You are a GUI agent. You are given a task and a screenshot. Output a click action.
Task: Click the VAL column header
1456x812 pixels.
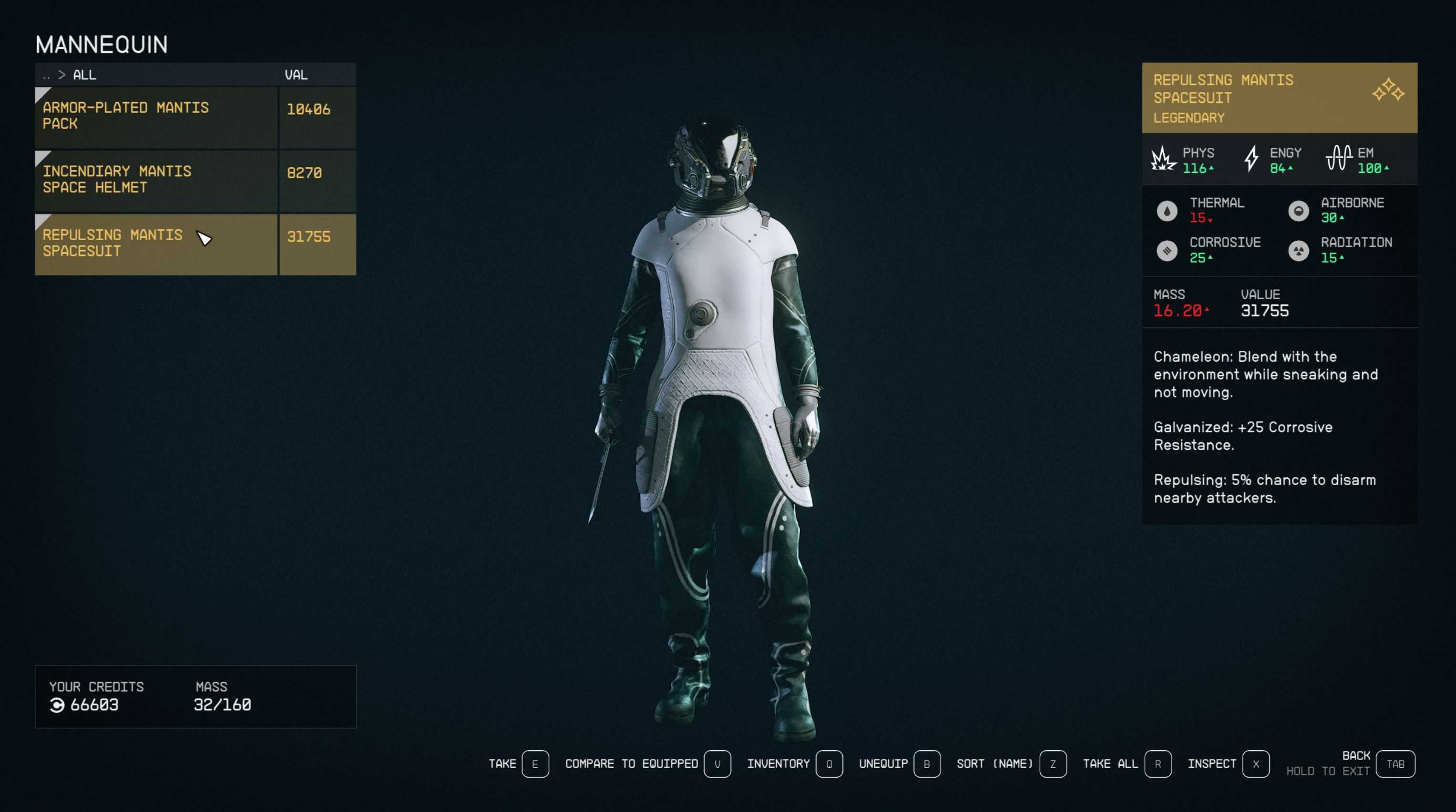296,75
